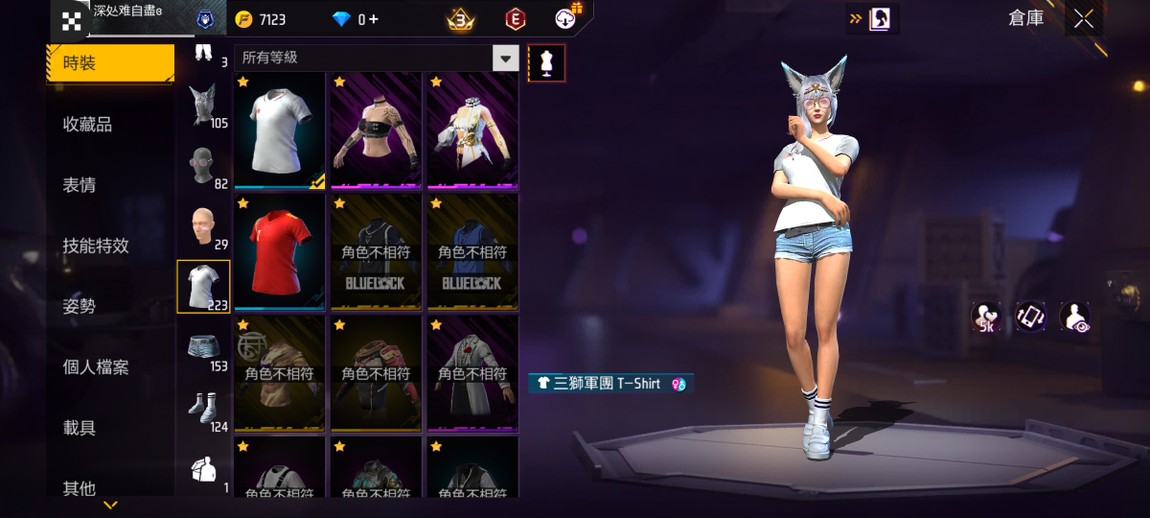The image size is (1150, 518).
Task: Click the gold coin currency counter
Action: (262, 19)
